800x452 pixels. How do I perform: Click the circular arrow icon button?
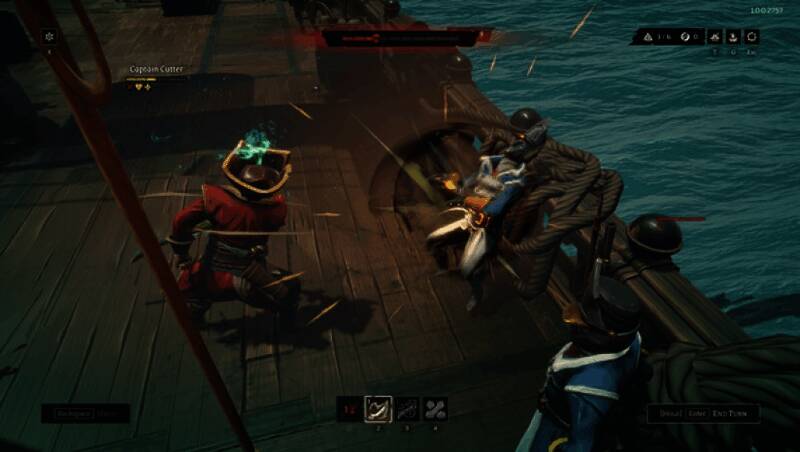[752, 37]
